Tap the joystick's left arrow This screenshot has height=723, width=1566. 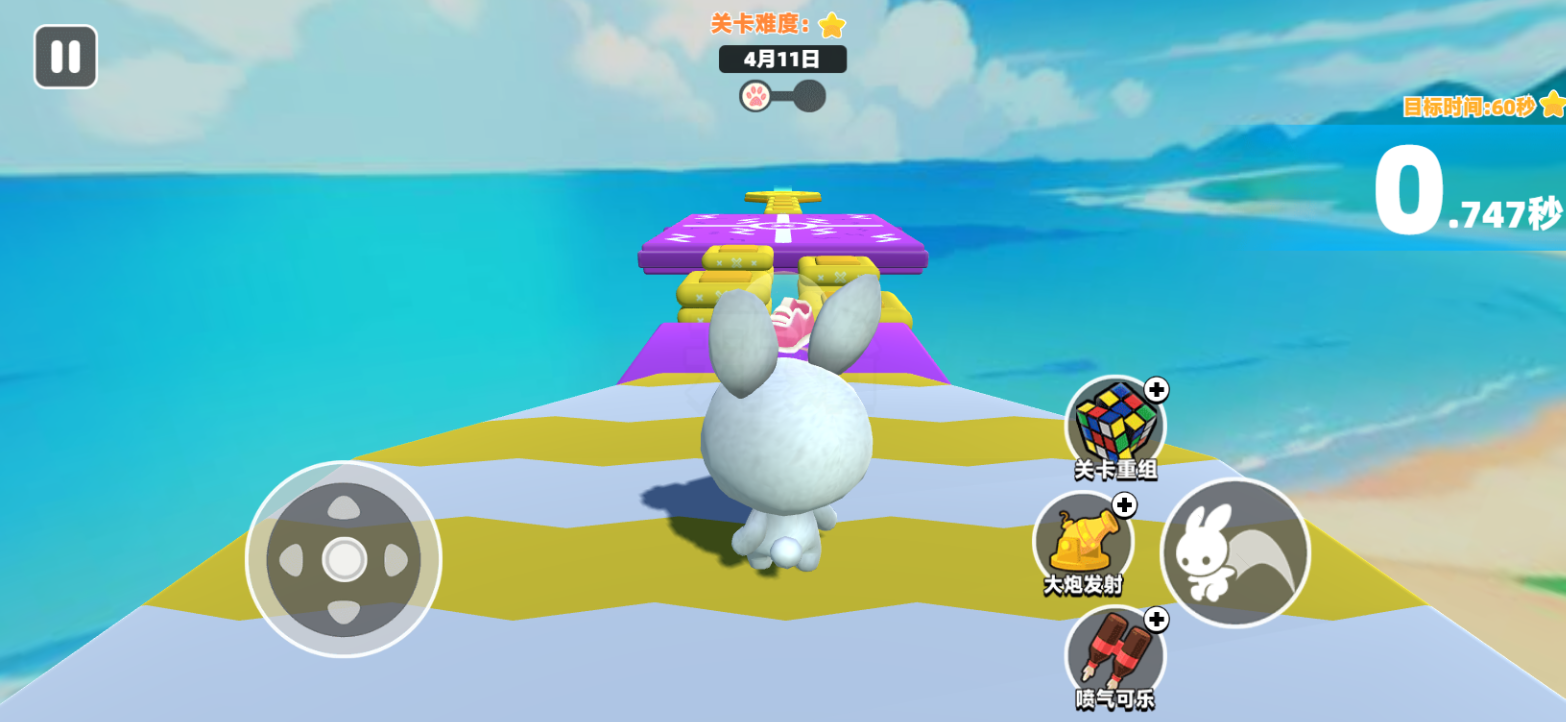(291, 560)
